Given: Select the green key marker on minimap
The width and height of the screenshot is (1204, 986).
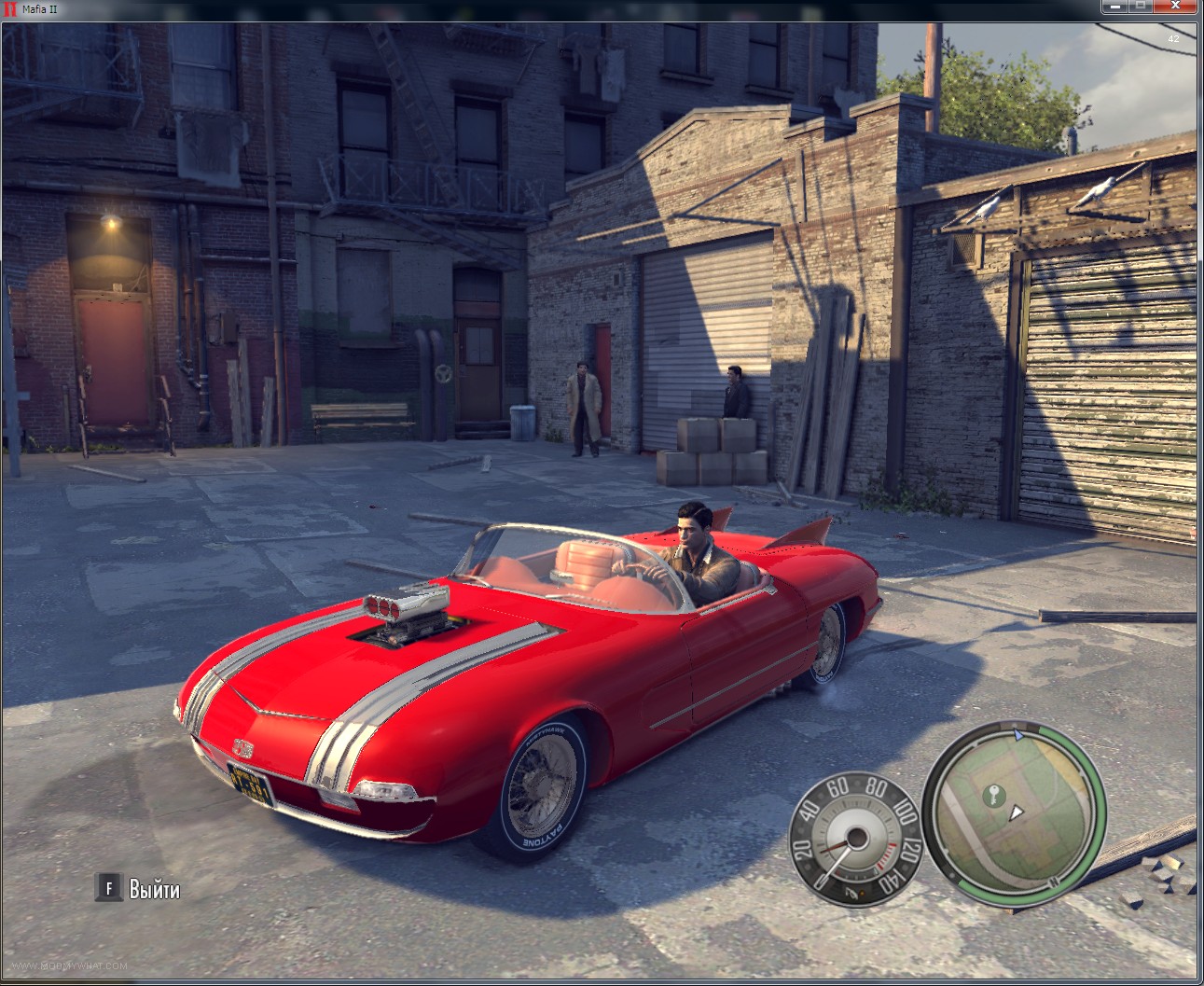Looking at the screenshot, I should point(992,796).
